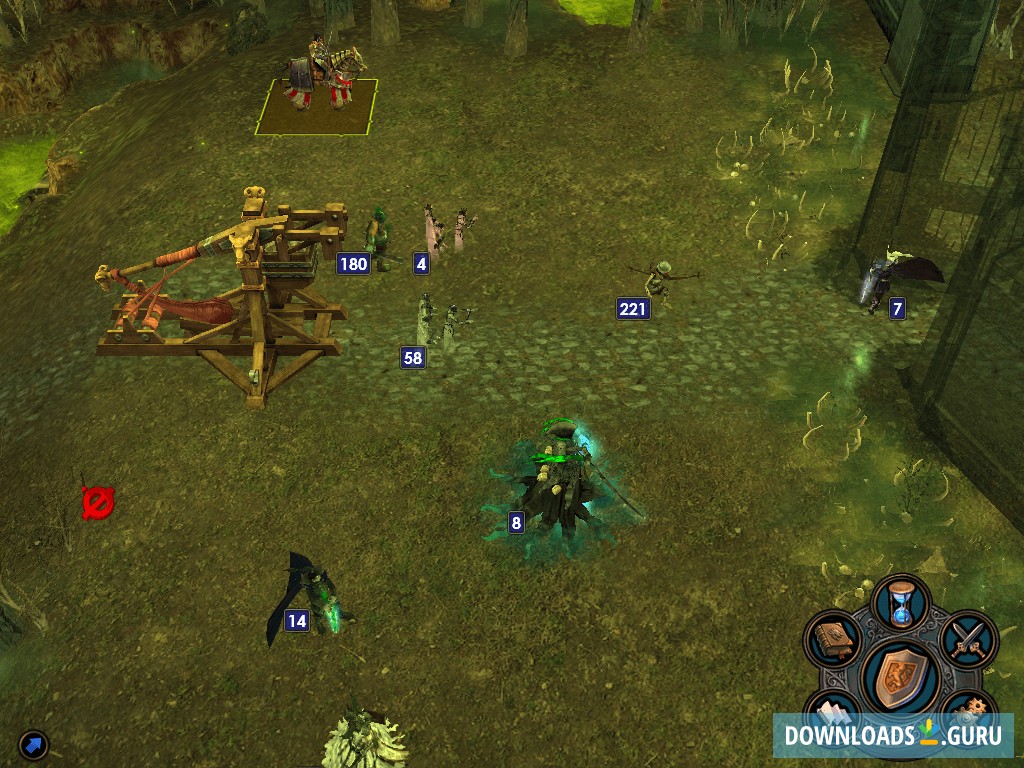
Task: Click the stacked pages icon on the wheel
Action: pyautogui.click(x=832, y=712)
